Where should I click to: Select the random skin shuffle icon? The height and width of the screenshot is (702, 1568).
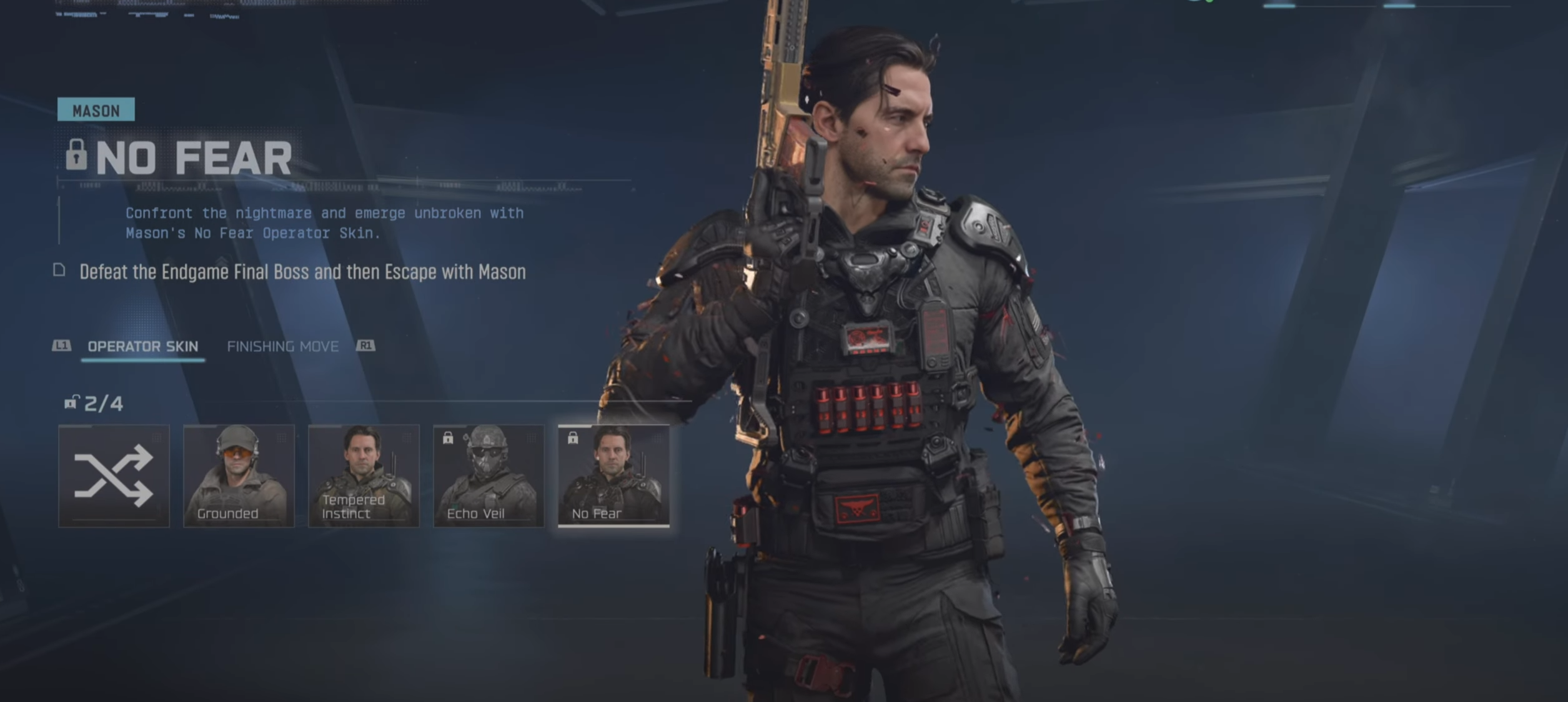coord(114,476)
